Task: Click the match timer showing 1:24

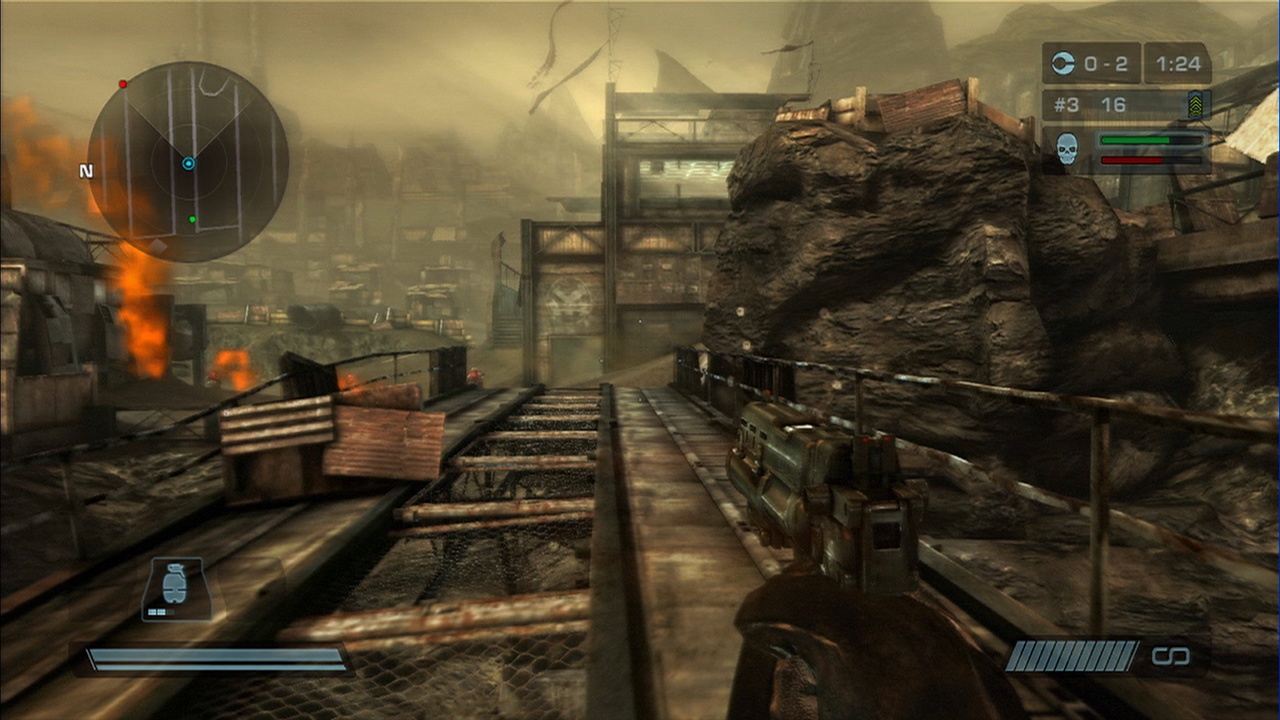Action: click(1178, 64)
